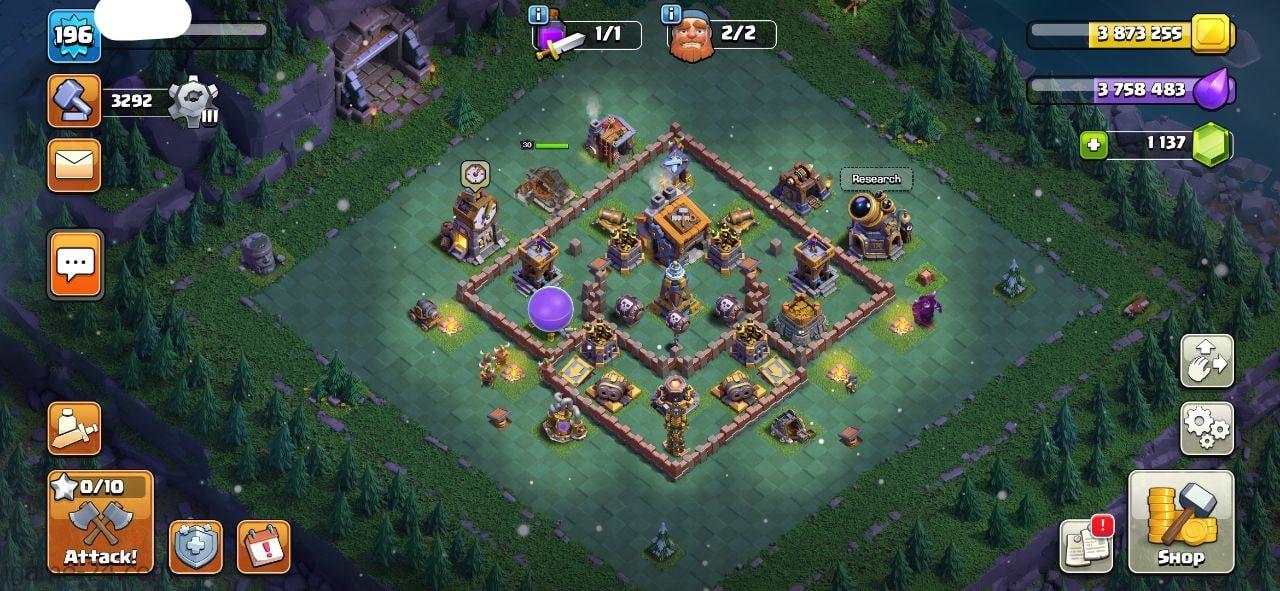Open the player level 196 profile badge
The height and width of the screenshot is (591, 1280).
pos(72,36)
